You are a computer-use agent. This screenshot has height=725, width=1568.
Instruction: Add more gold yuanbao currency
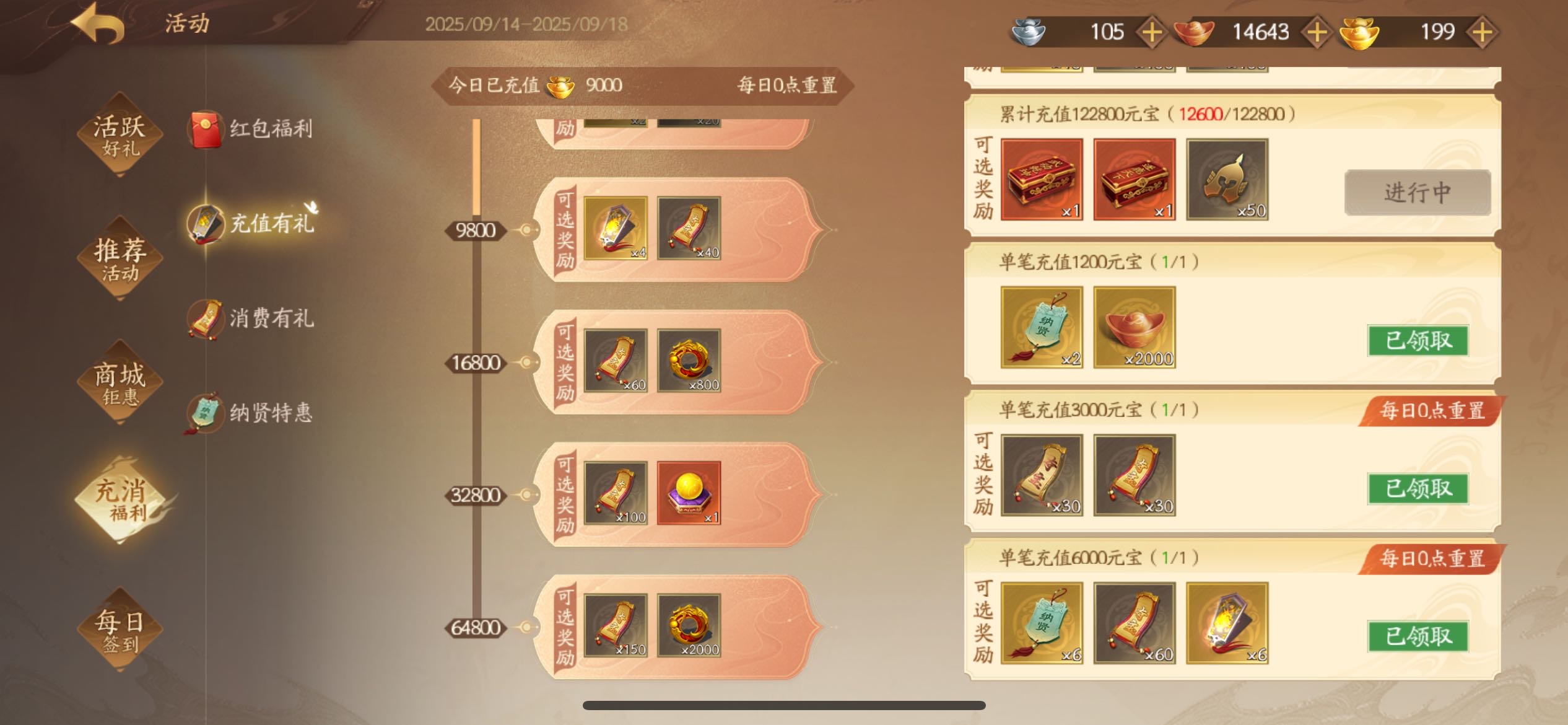coord(1482,32)
